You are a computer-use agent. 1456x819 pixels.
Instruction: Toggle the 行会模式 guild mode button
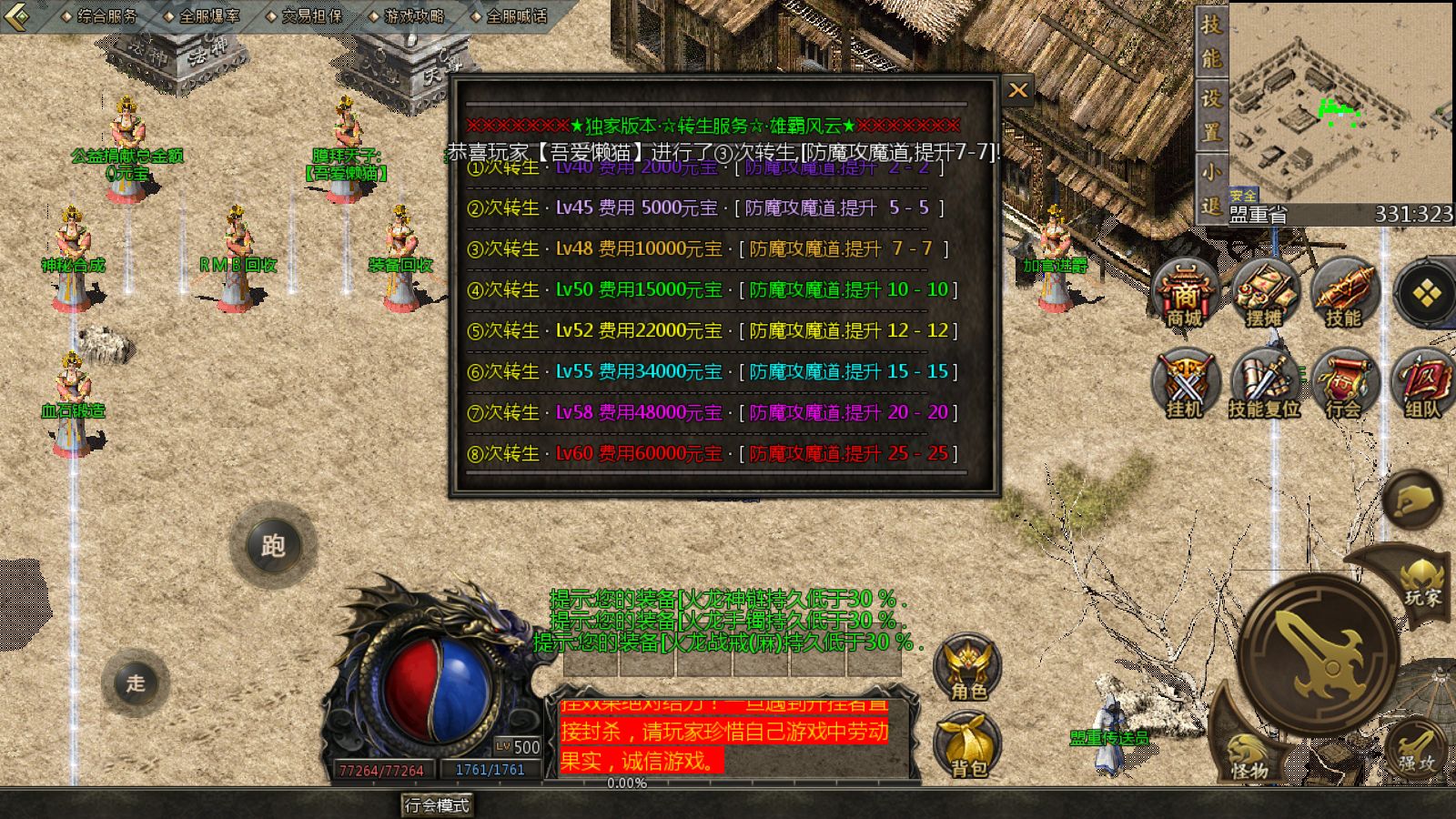(x=438, y=805)
